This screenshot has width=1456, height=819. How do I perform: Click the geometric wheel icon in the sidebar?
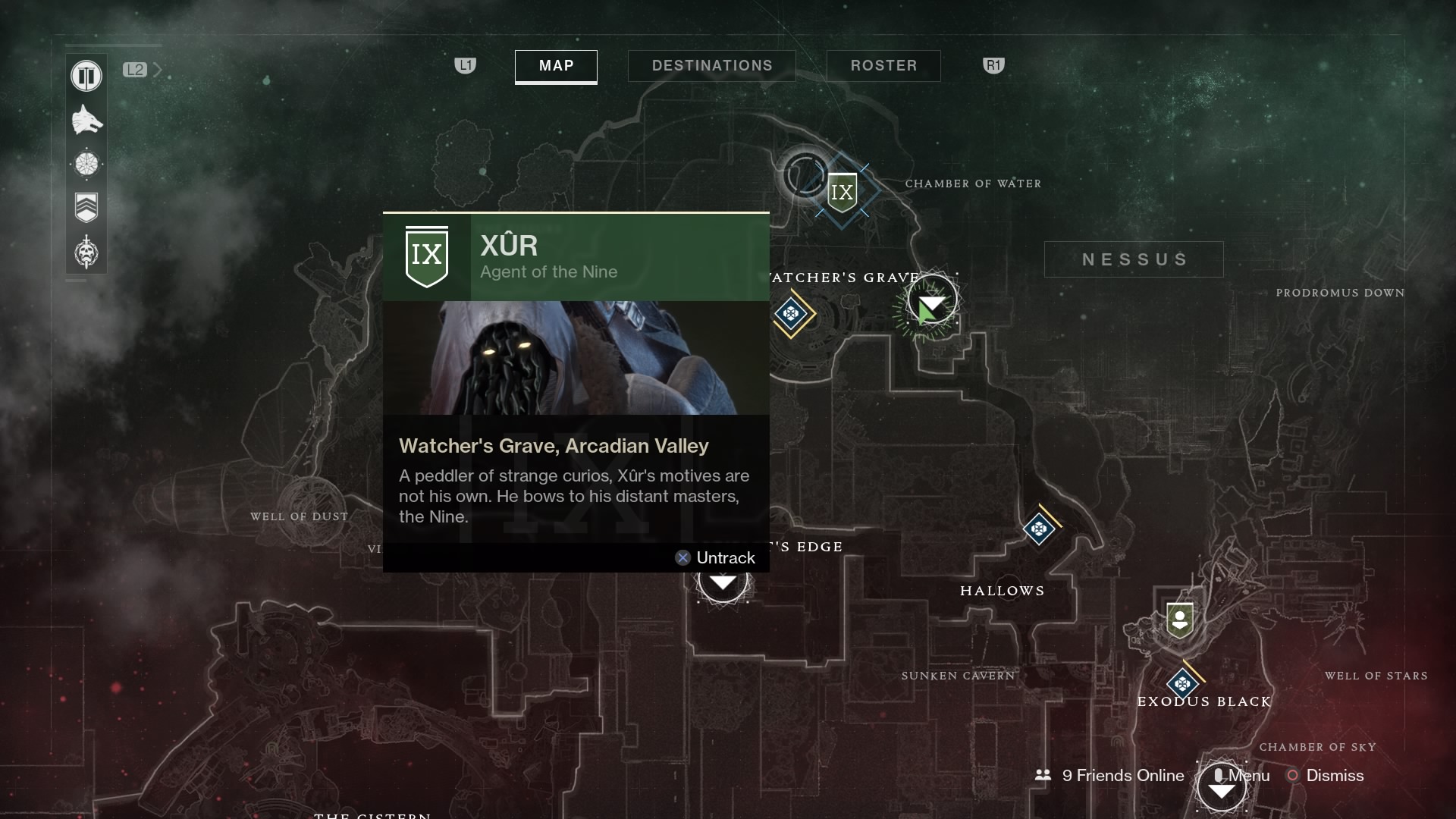pos(86,164)
